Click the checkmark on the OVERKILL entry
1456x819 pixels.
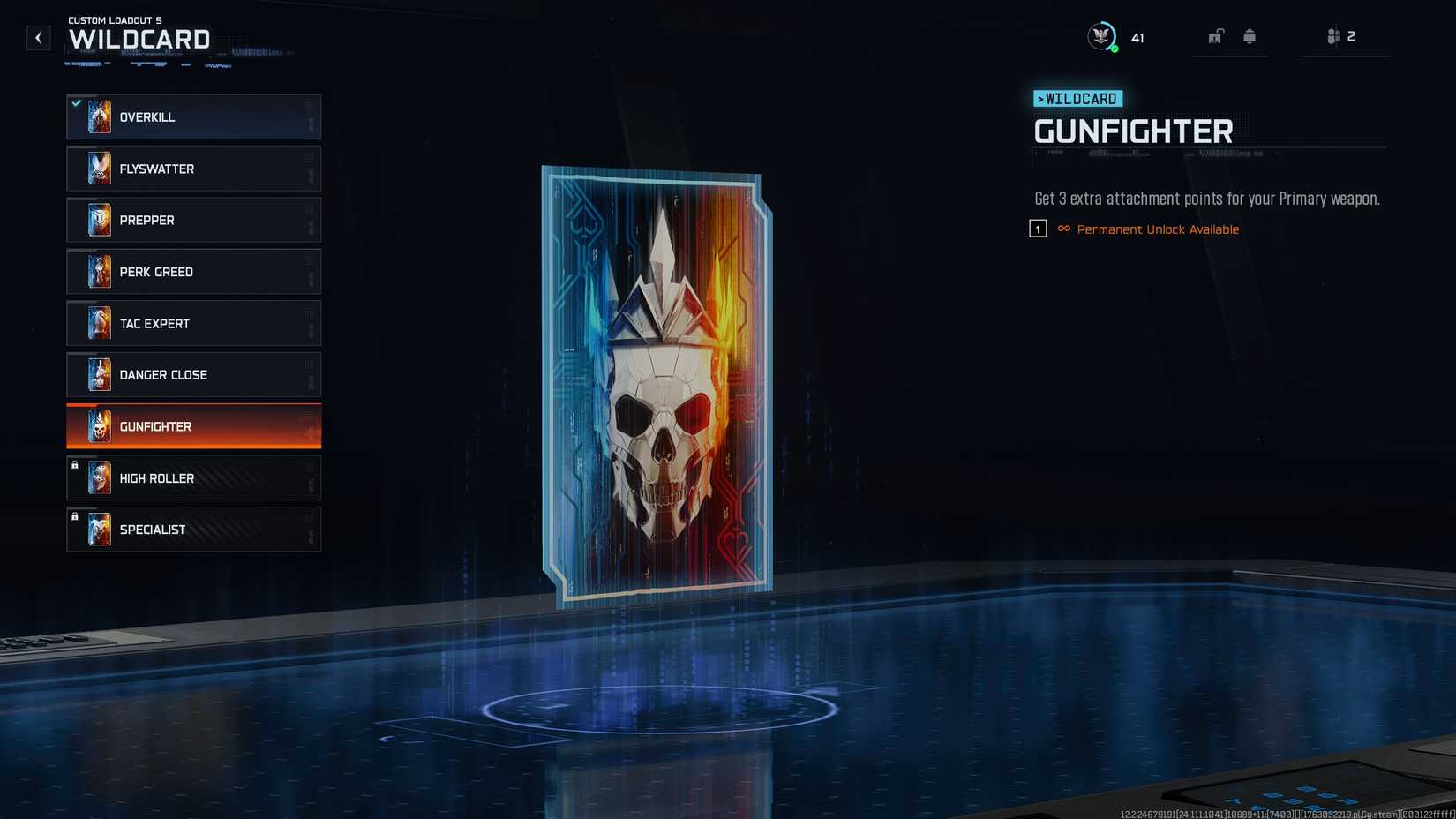coord(75,102)
